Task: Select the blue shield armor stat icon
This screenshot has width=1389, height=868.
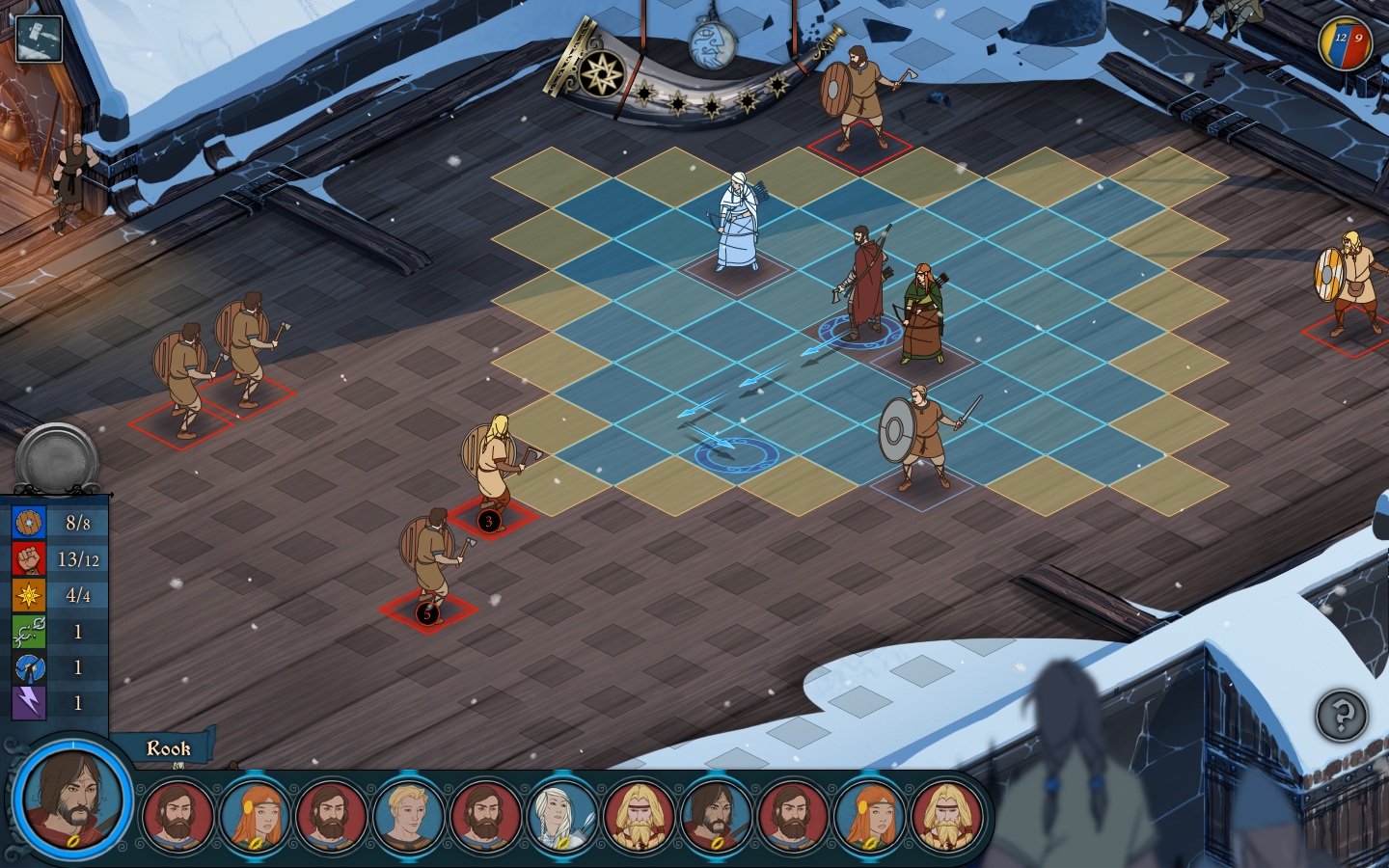Action: [29, 523]
